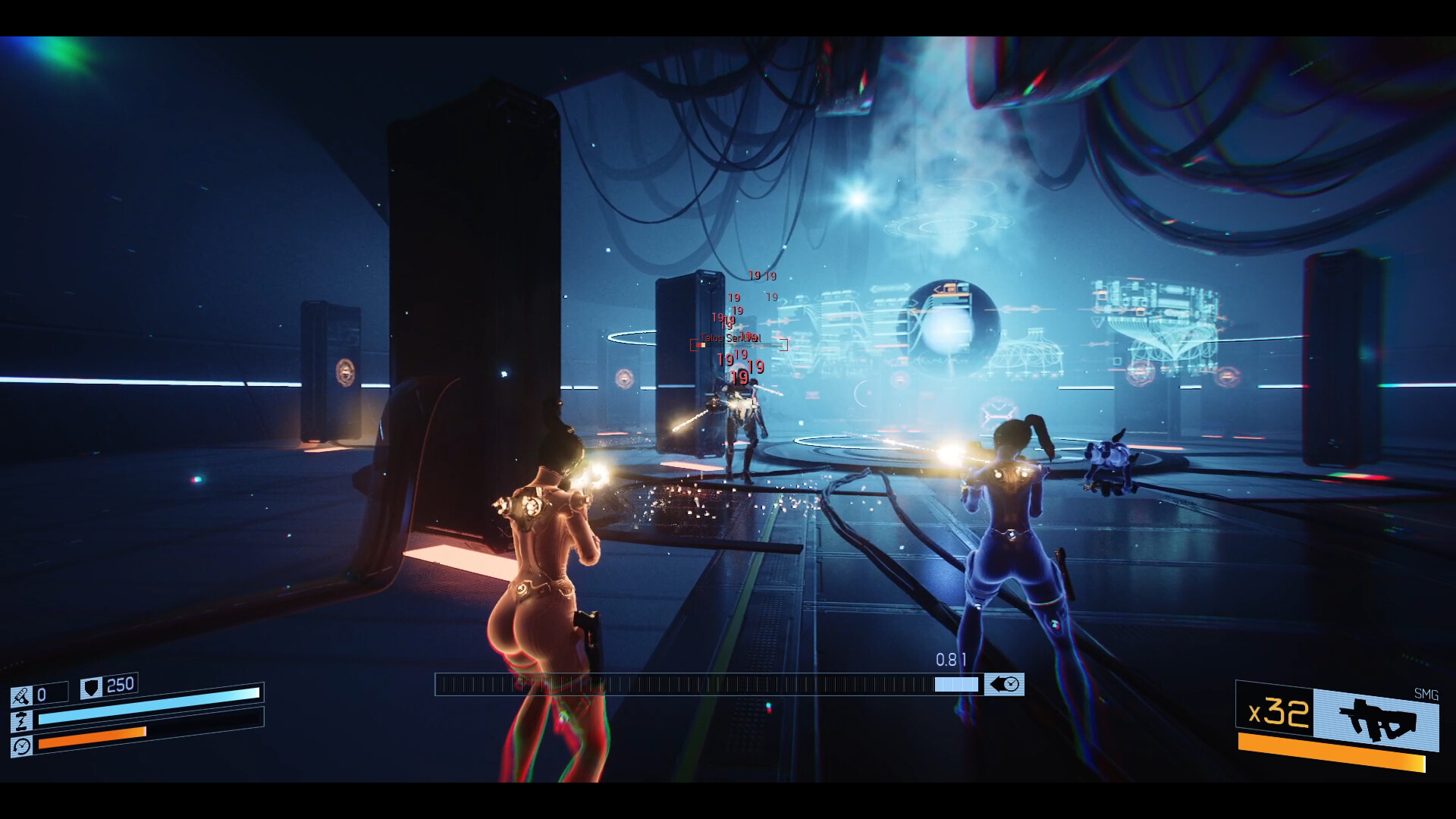1456x819 pixels.
Task: Click the x32 magazine counter
Action: point(1277,714)
